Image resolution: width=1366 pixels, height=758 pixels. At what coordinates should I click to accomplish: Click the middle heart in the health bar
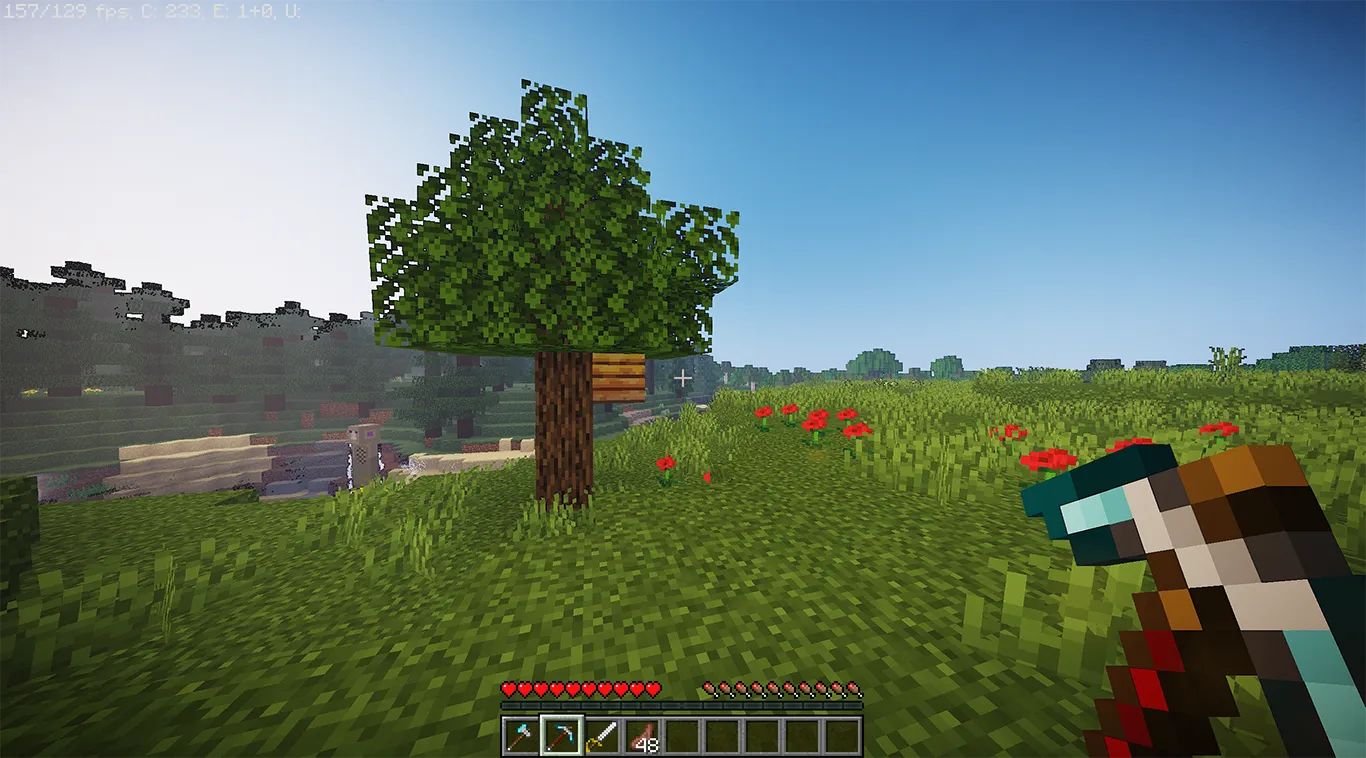tap(584, 690)
